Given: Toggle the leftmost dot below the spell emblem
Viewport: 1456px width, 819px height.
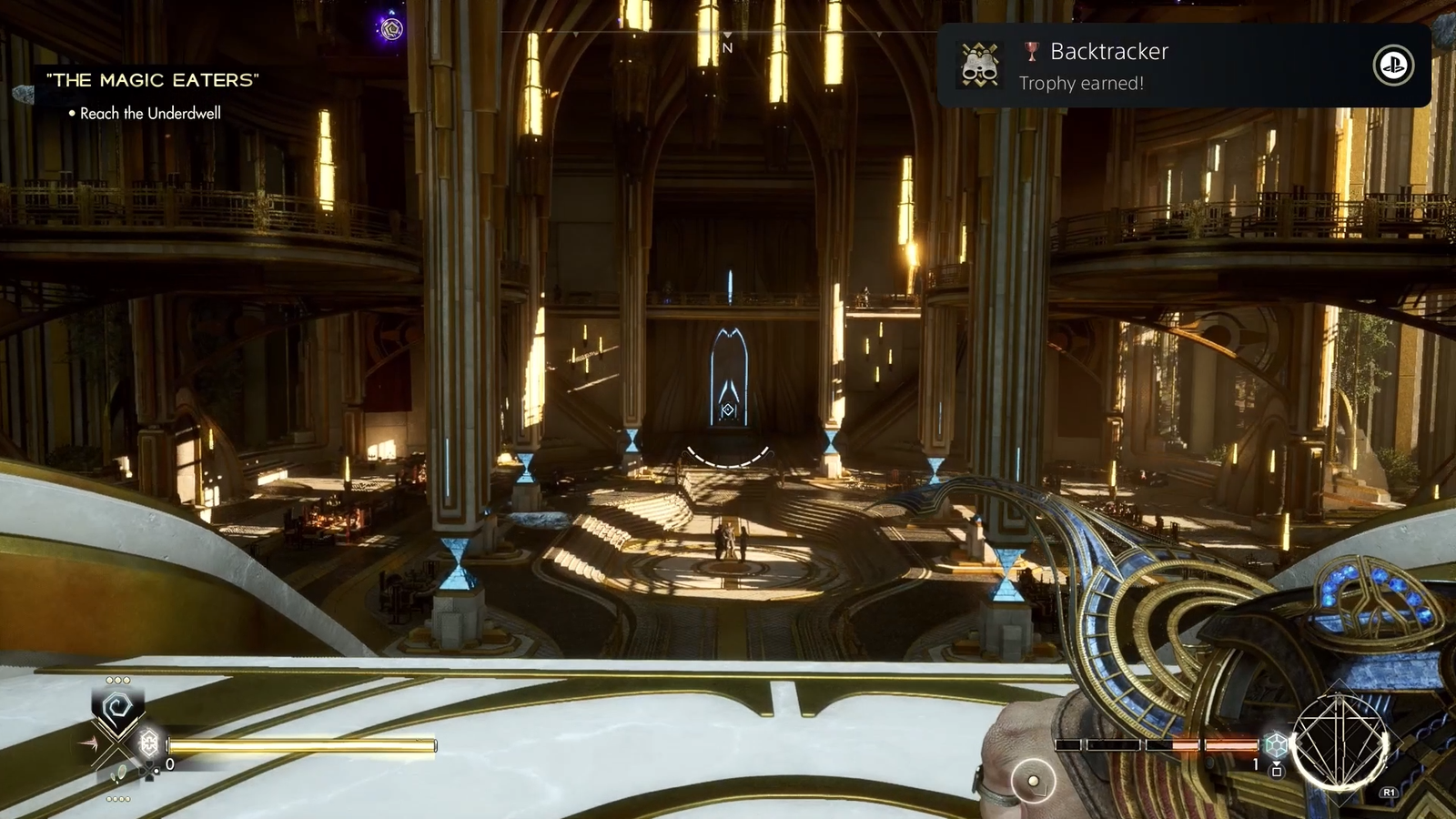Looking at the screenshot, I should pos(110,798).
